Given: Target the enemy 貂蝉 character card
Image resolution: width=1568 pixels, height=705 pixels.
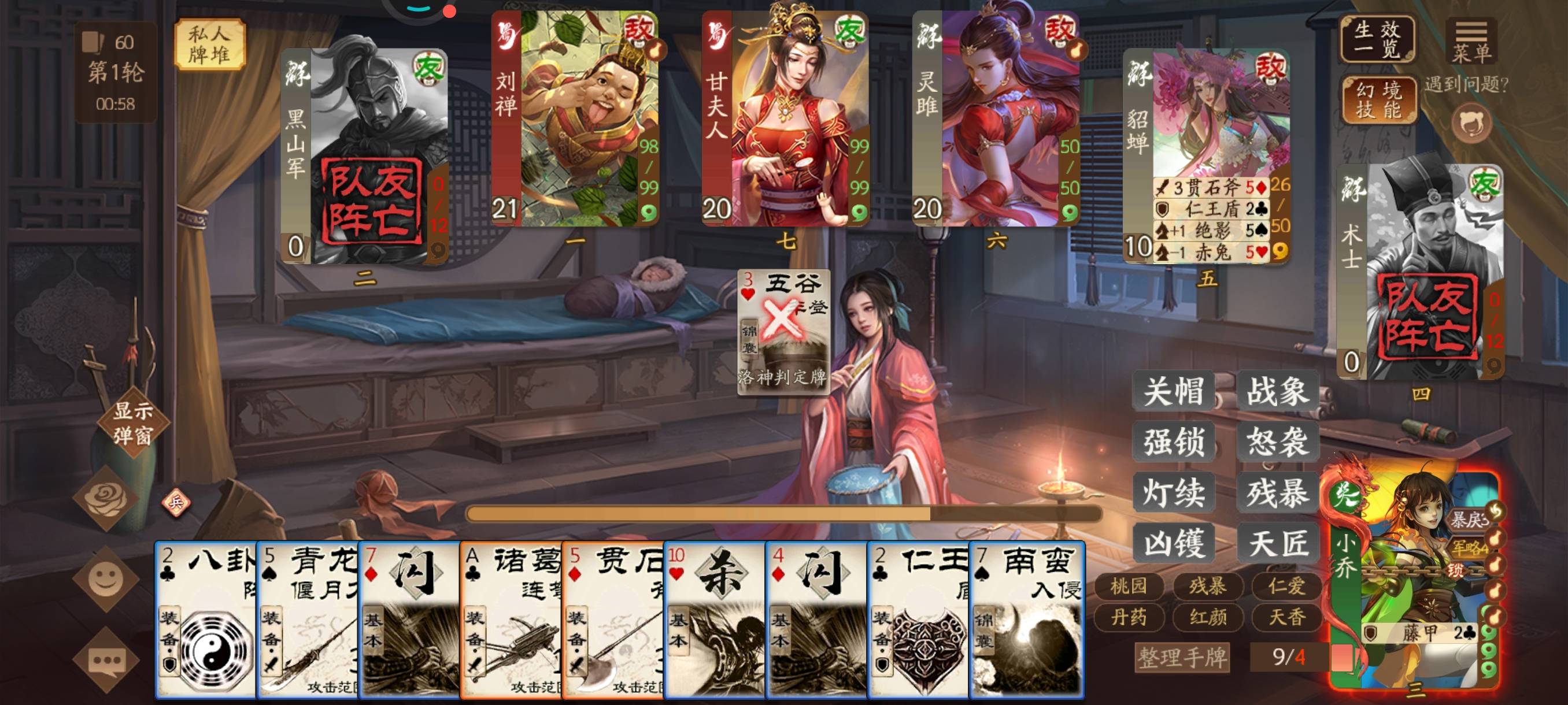Looking at the screenshot, I should click(x=1205, y=155).
